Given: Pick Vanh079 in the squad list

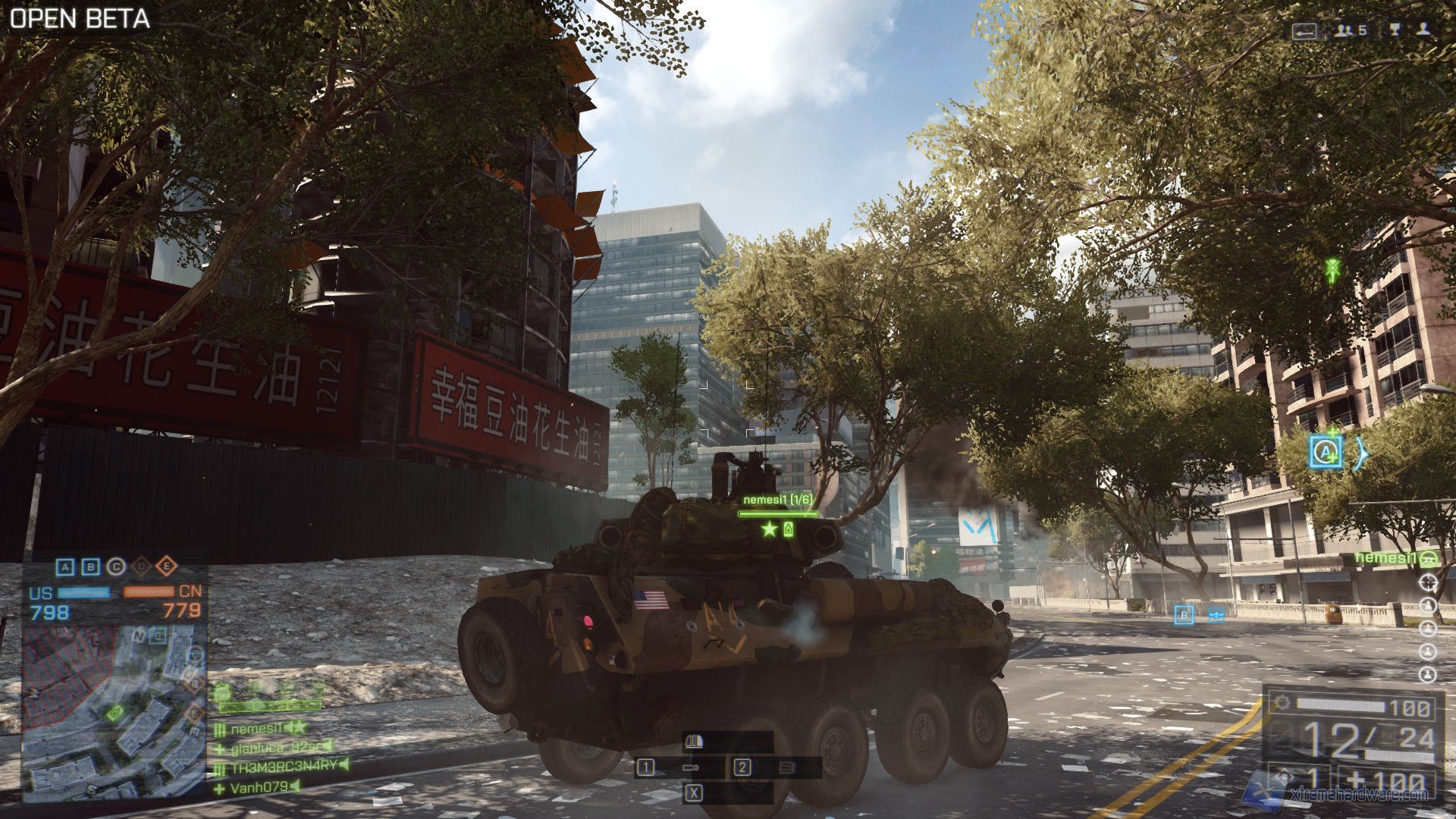Looking at the screenshot, I should [x=256, y=788].
